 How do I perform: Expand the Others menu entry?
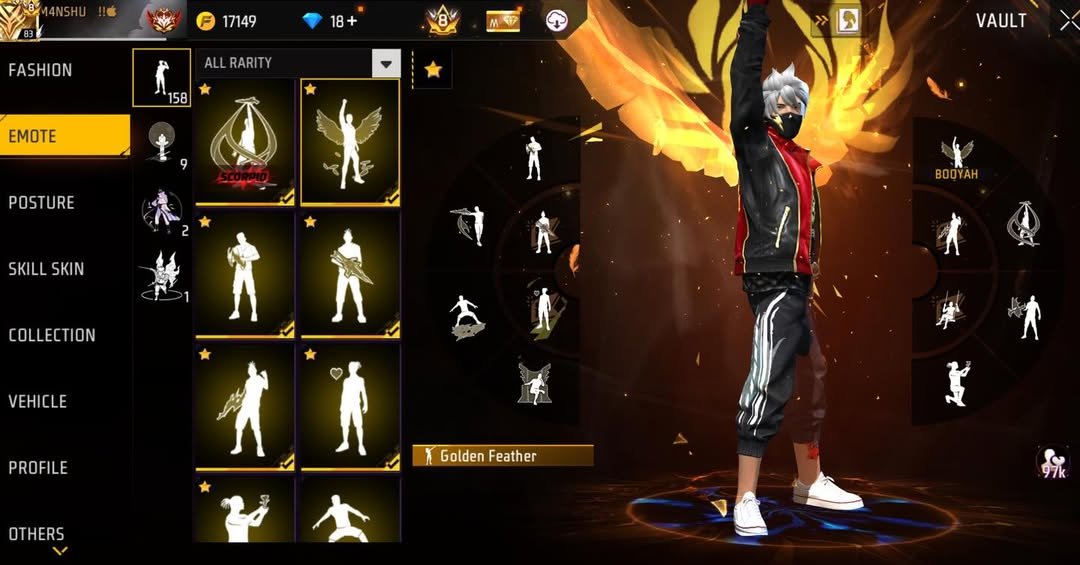coord(37,534)
